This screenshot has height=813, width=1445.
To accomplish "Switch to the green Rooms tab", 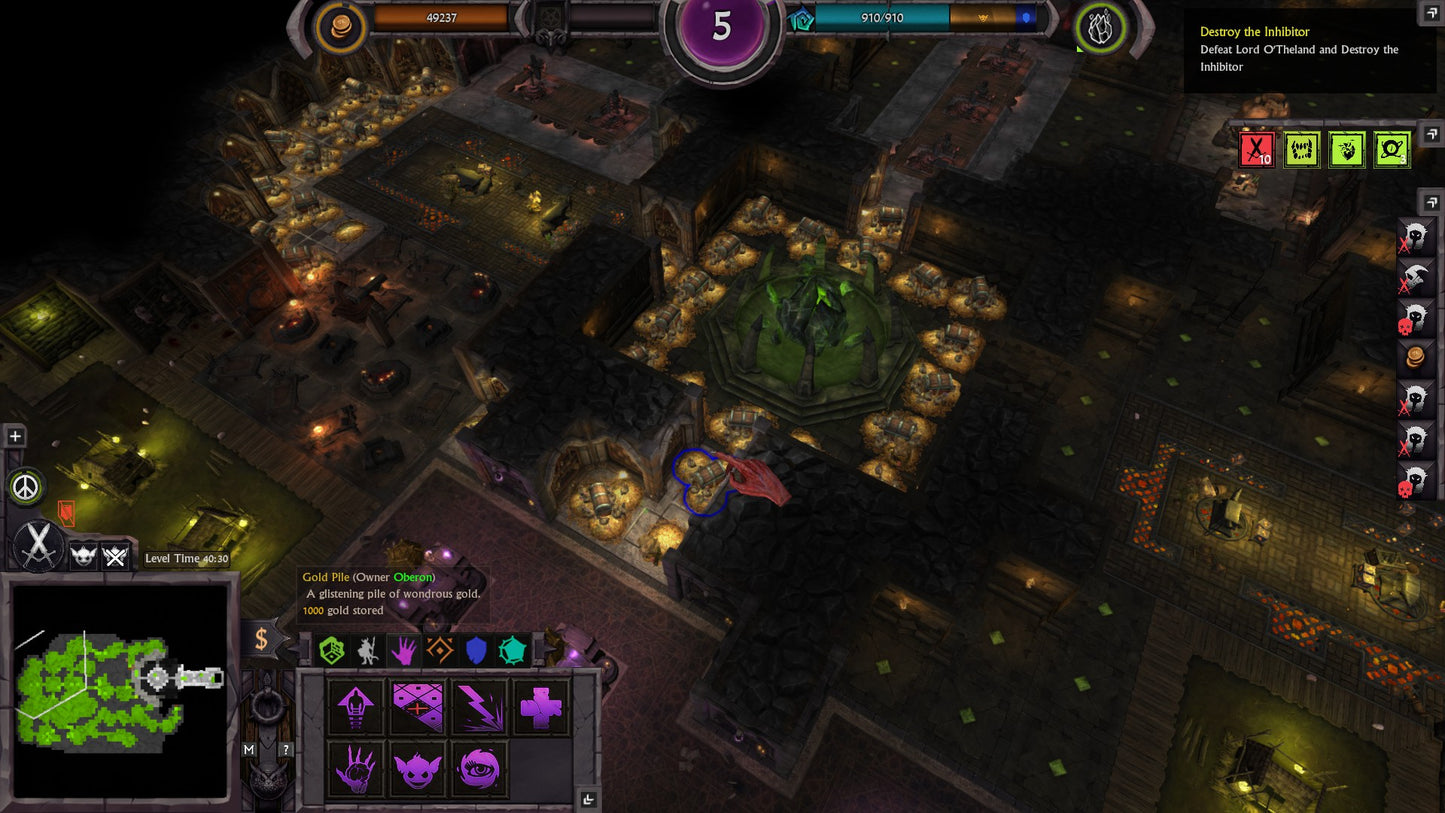I will [x=332, y=650].
